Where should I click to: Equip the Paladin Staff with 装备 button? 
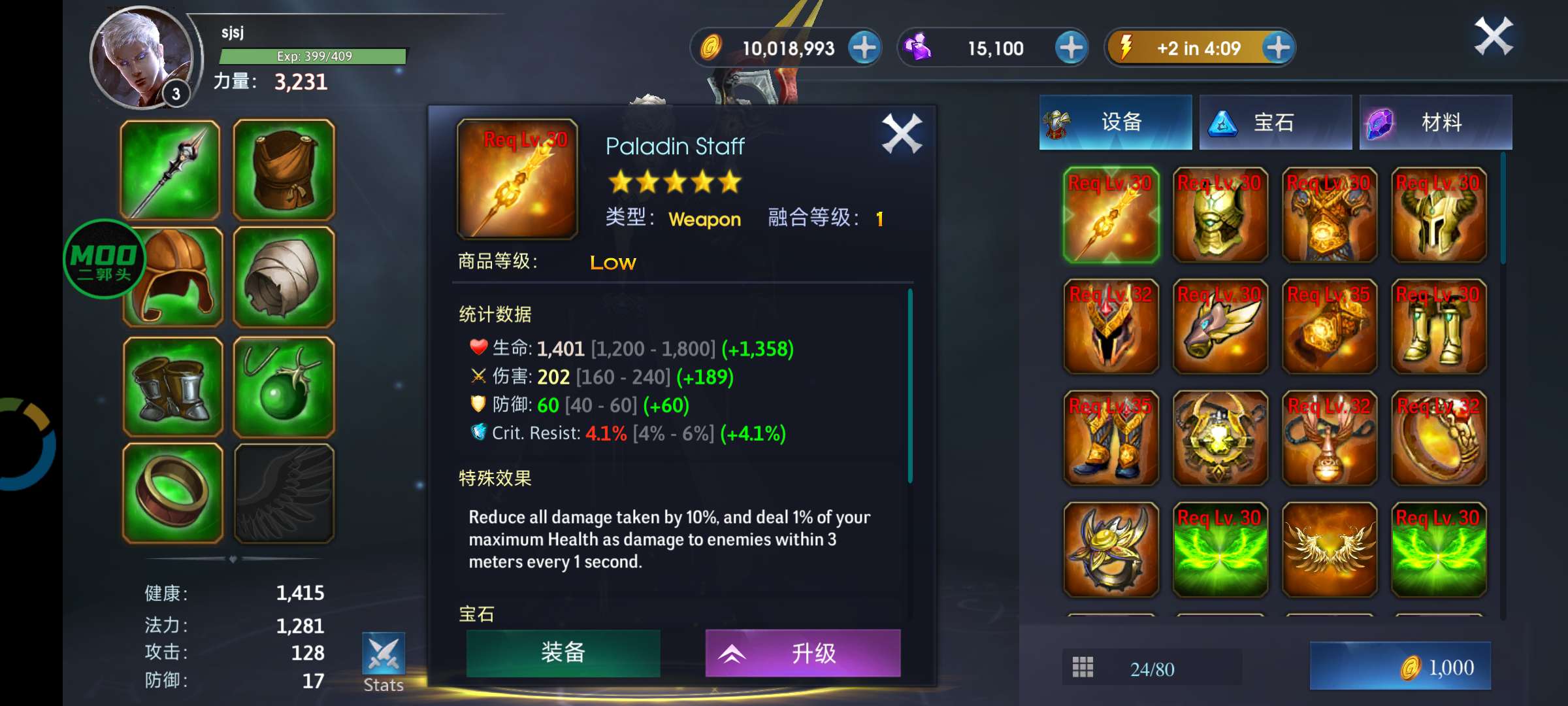(563, 652)
